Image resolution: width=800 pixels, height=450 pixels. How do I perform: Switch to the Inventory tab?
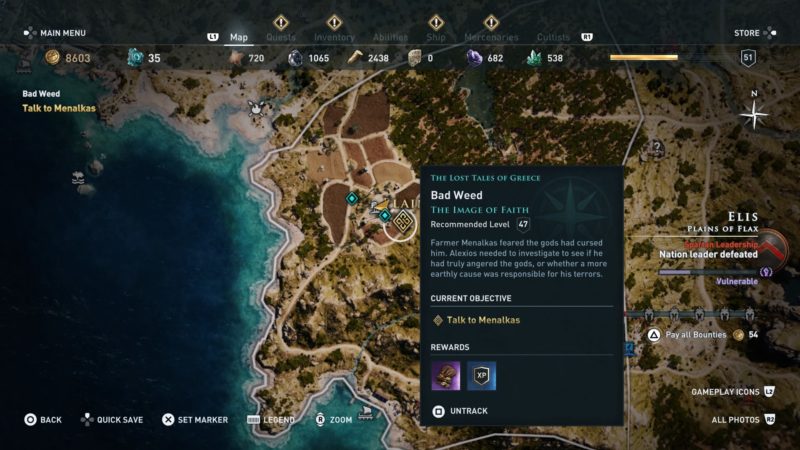click(334, 37)
